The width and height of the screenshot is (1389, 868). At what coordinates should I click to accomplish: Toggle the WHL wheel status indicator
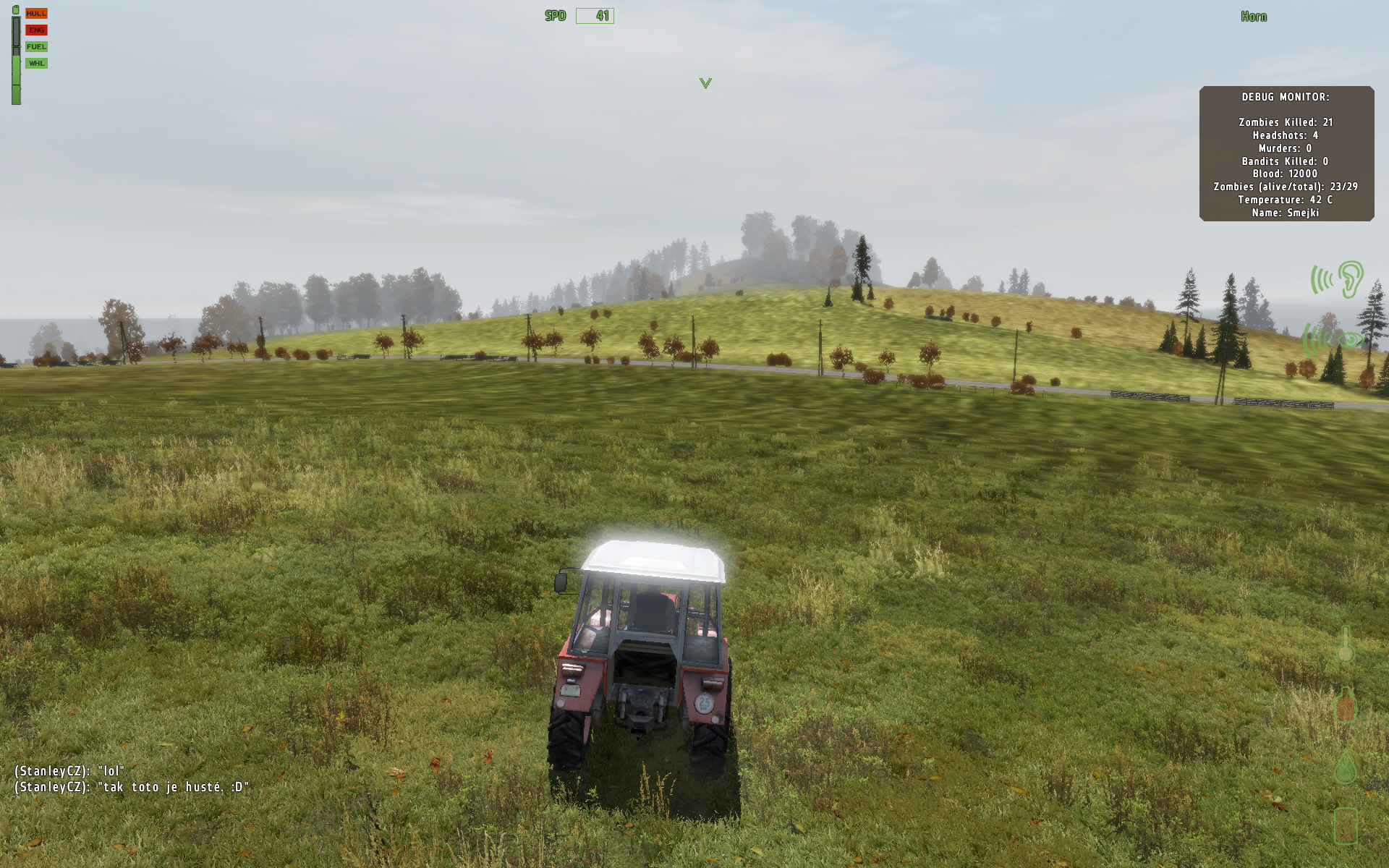[x=35, y=63]
